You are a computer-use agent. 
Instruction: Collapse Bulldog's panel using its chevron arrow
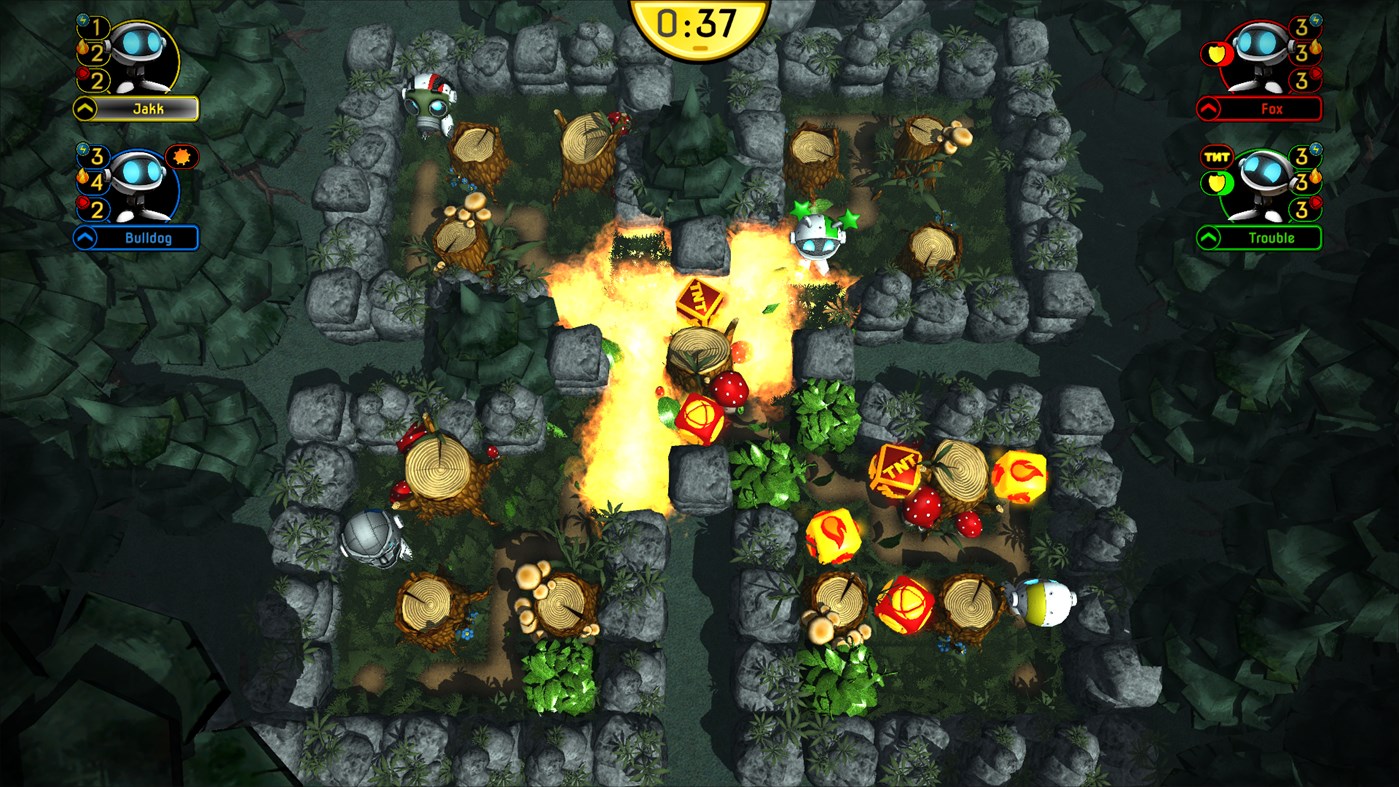(x=83, y=236)
